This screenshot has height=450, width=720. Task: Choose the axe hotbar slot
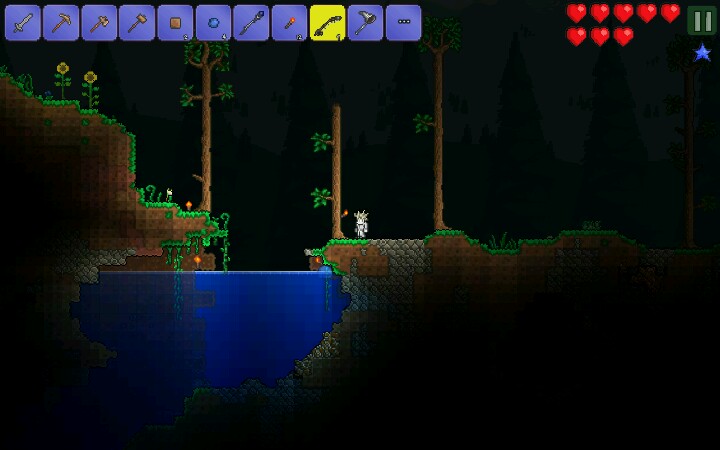(x=99, y=22)
